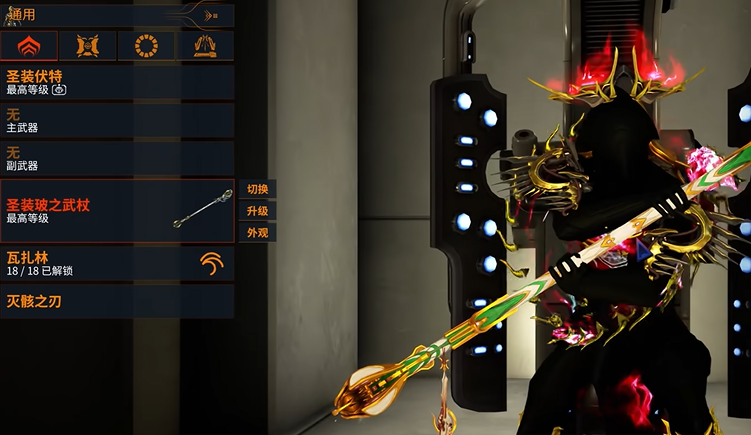This screenshot has height=435, width=751.
Task: Open the 外观 appearance options
Action: (257, 233)
